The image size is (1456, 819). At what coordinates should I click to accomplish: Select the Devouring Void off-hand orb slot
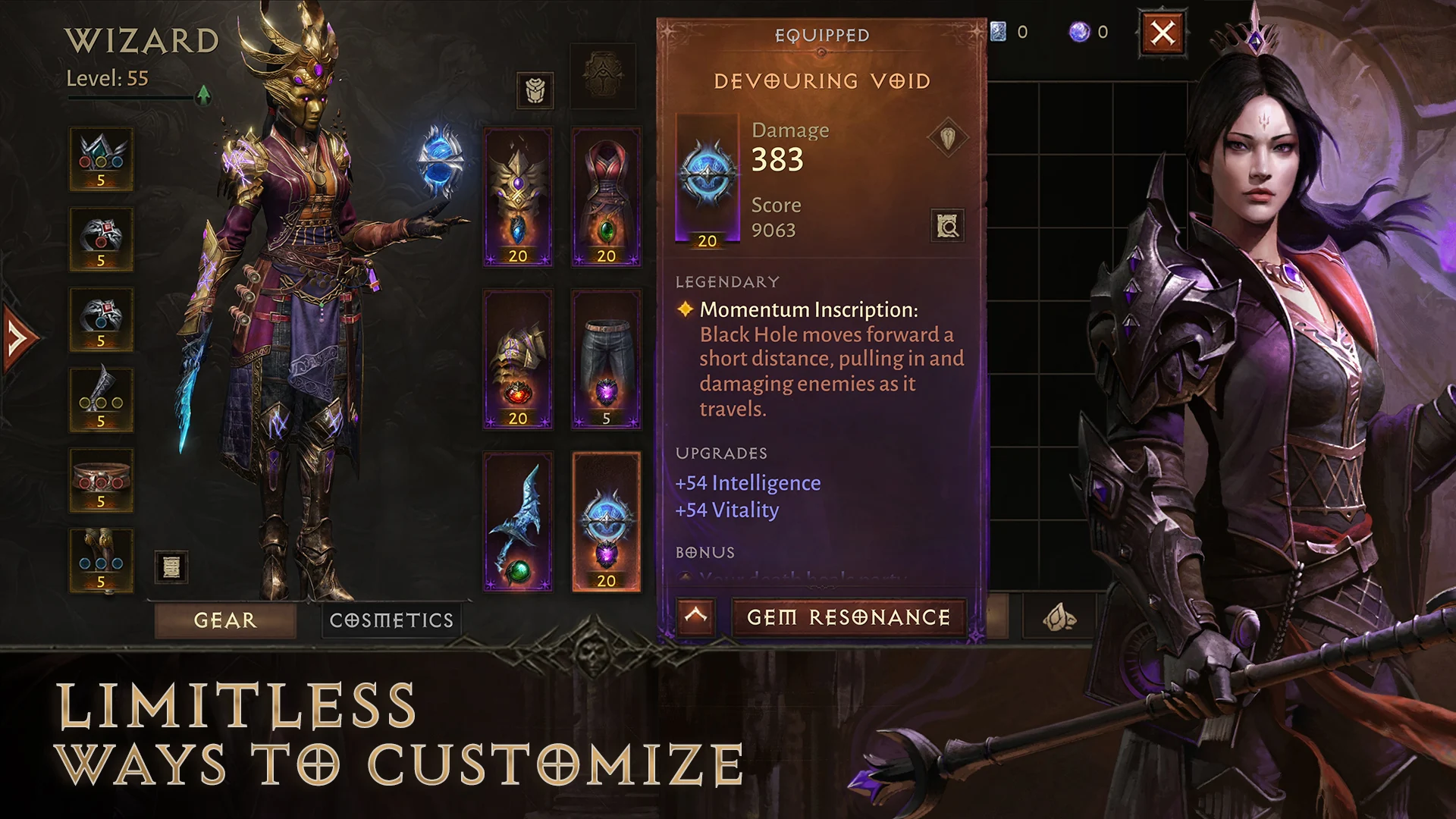[606, 522]
